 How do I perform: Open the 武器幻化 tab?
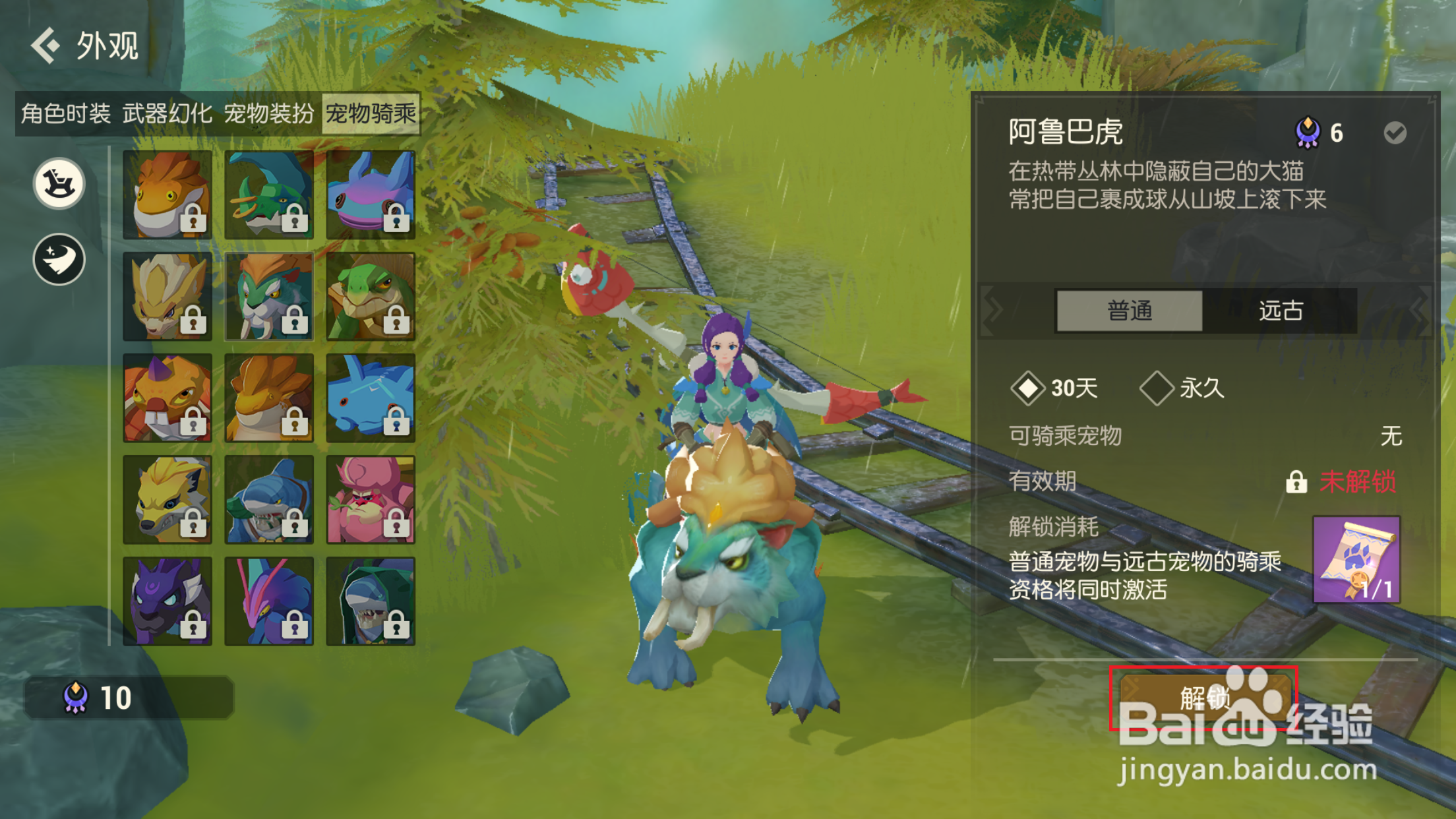click(167, 113)
